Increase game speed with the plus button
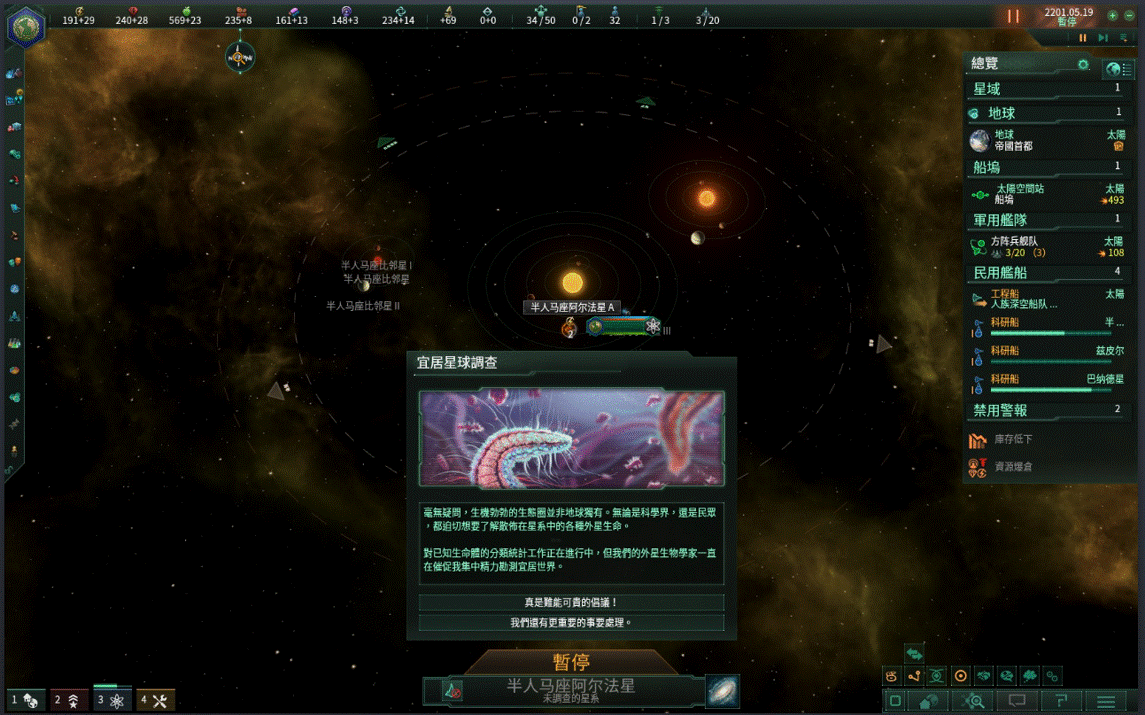Screen dimensions: 1145x715 point(1112,16)
